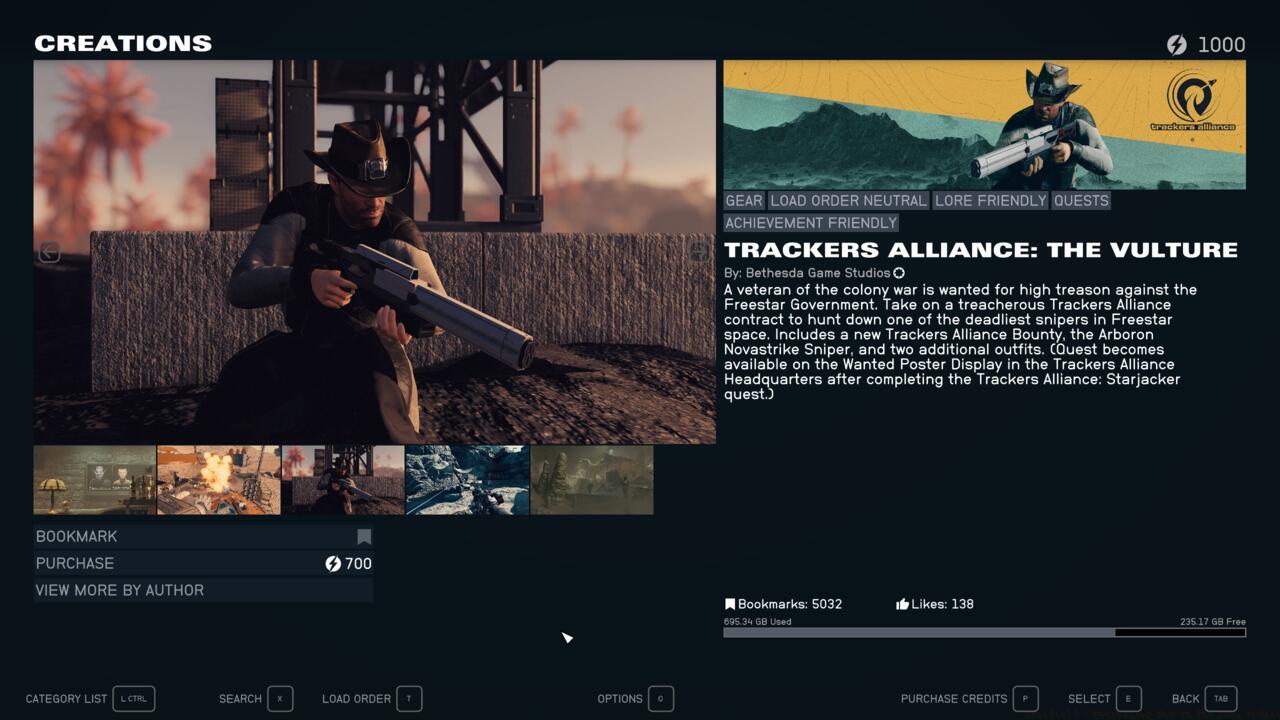Click the credits lightning icon beside 1000
Viewport: 1280px width, 720px height.
(x=1177, y=45)
